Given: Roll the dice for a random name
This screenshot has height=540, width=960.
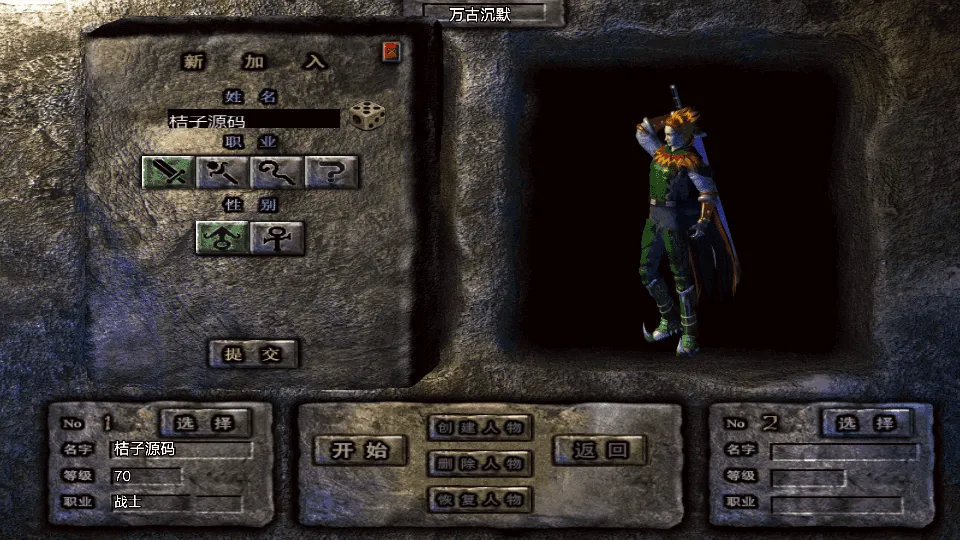Looking at the screenshot, I should click(367, 117).
